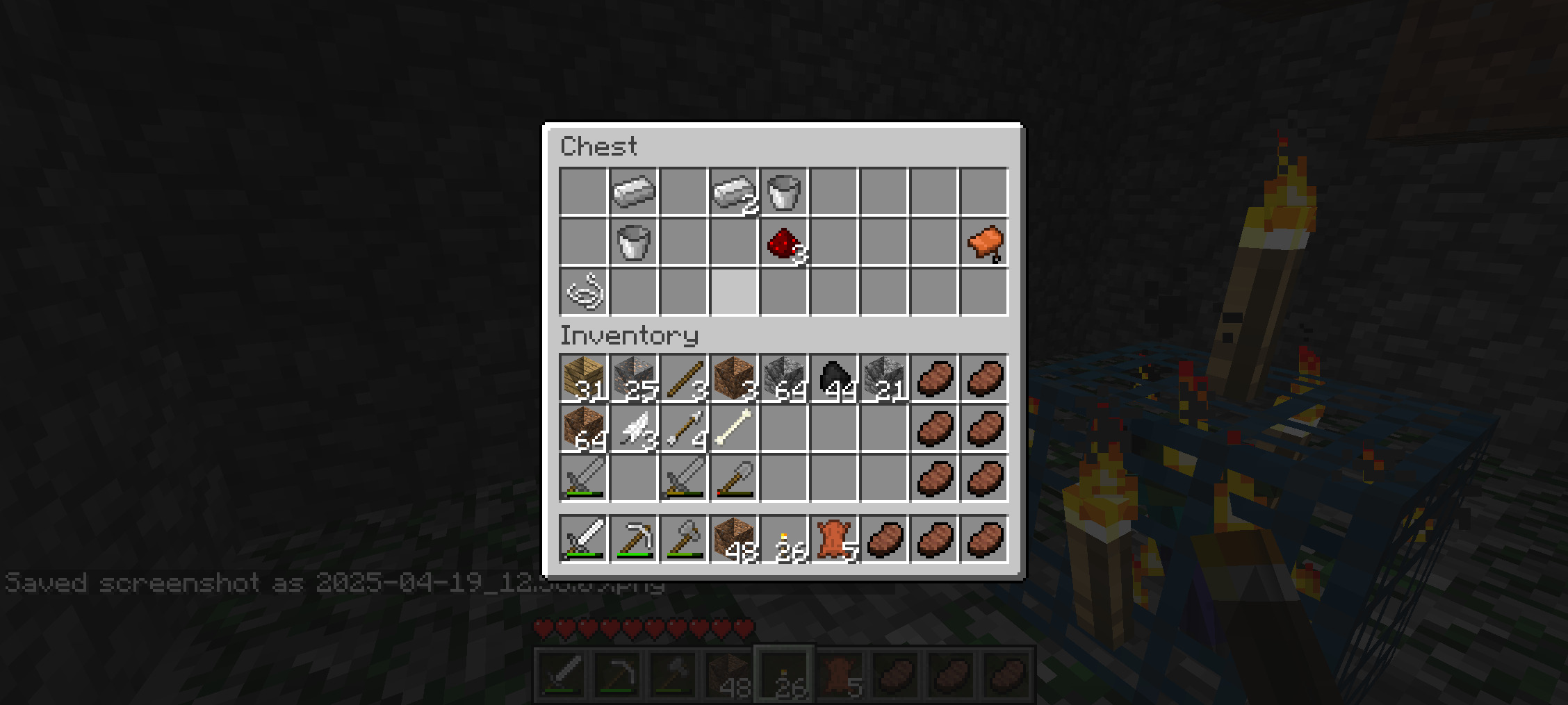Viewport: 1568px width, 705px height.
Task: Pick up the 4 arrows
Action: [x=683, y=429]
